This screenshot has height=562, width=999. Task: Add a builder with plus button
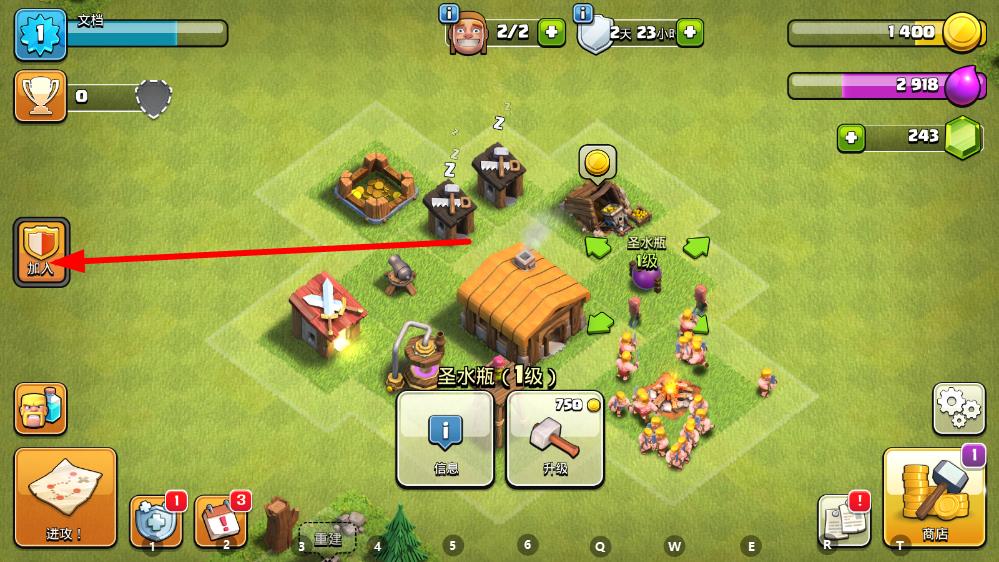pos(552,32)
